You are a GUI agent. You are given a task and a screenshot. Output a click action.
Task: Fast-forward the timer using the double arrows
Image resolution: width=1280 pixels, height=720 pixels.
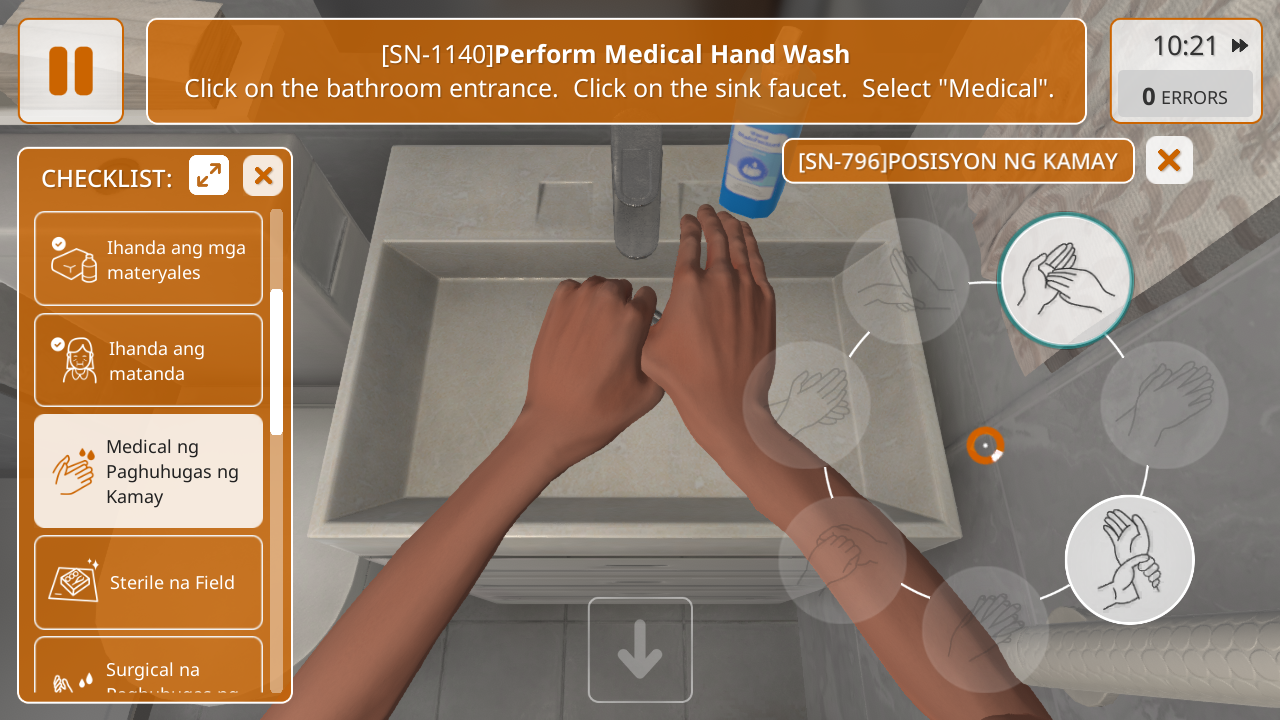tap(1240, 46)
